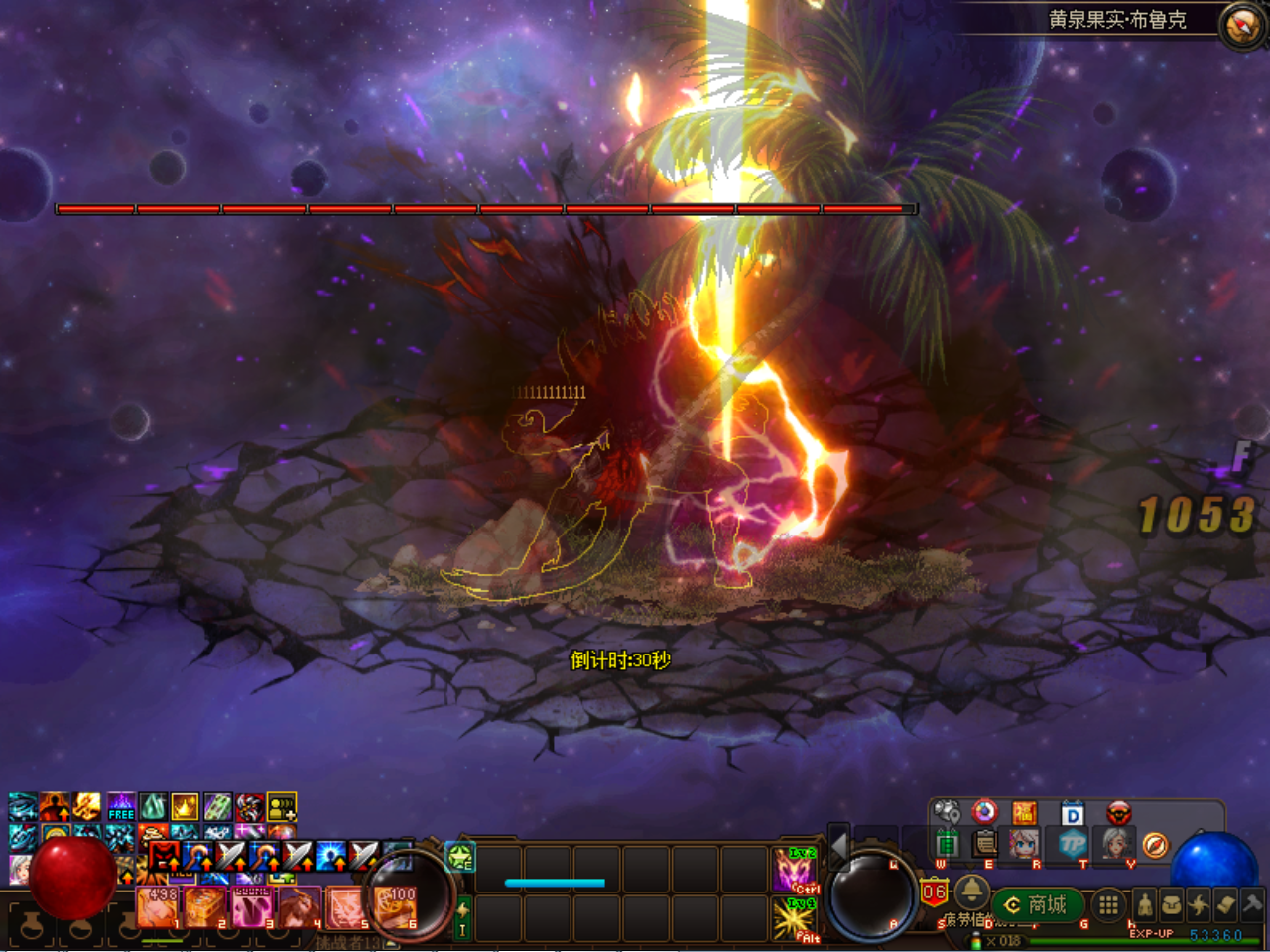This screenshot has width=1270, height=952.
Task: Collapse the skill bar with the left arrow
Action: pos(838,848)
